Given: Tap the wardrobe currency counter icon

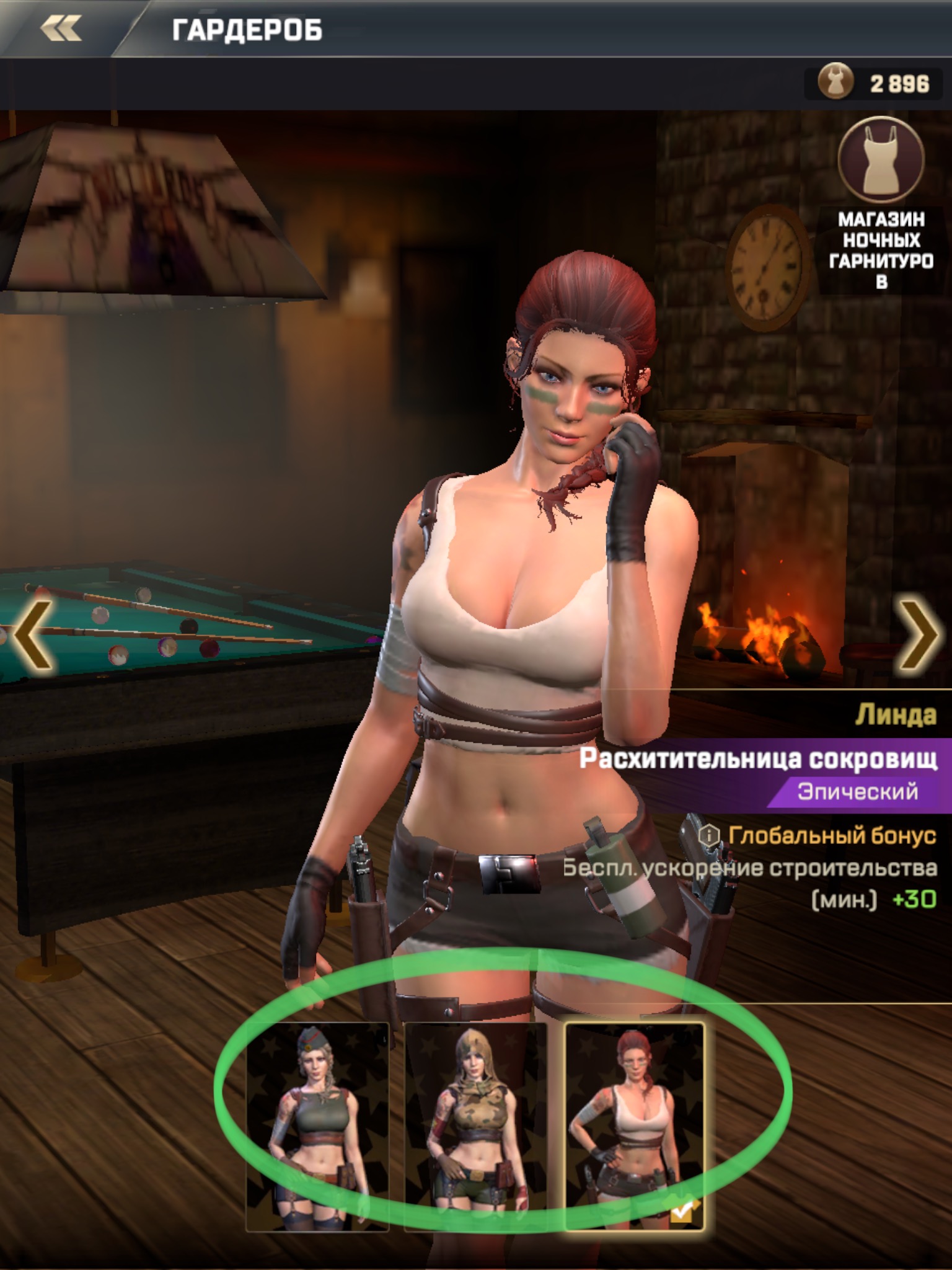Looking at the screenshot, I should point(835,82).
